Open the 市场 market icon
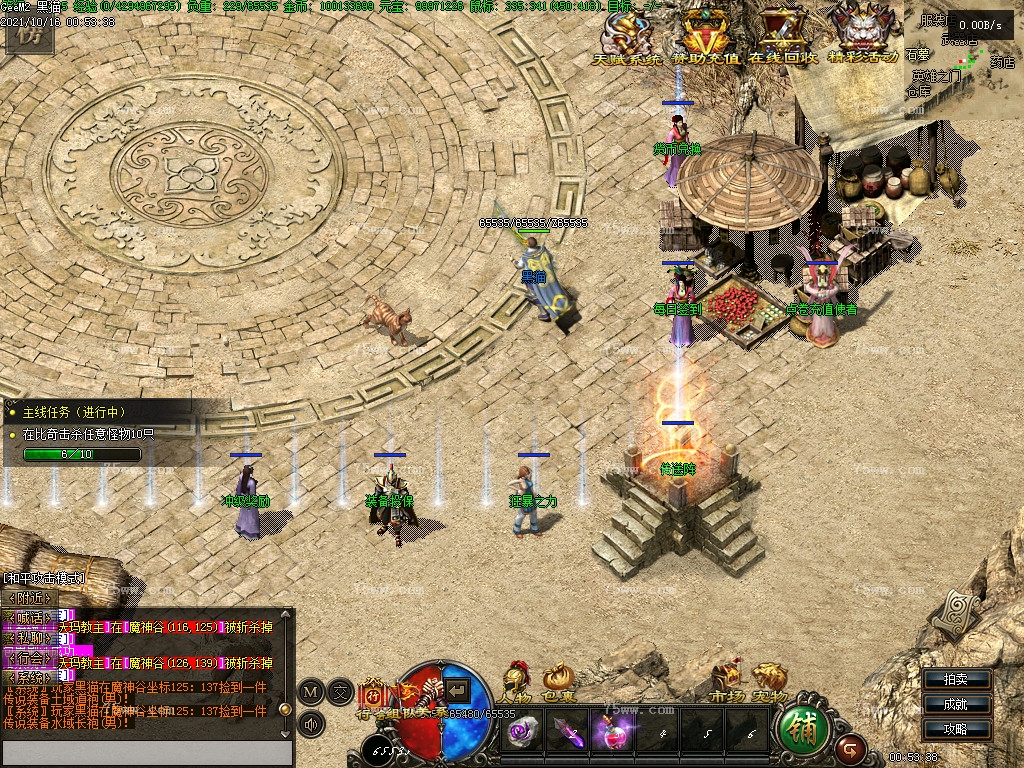 click(727, 681)
